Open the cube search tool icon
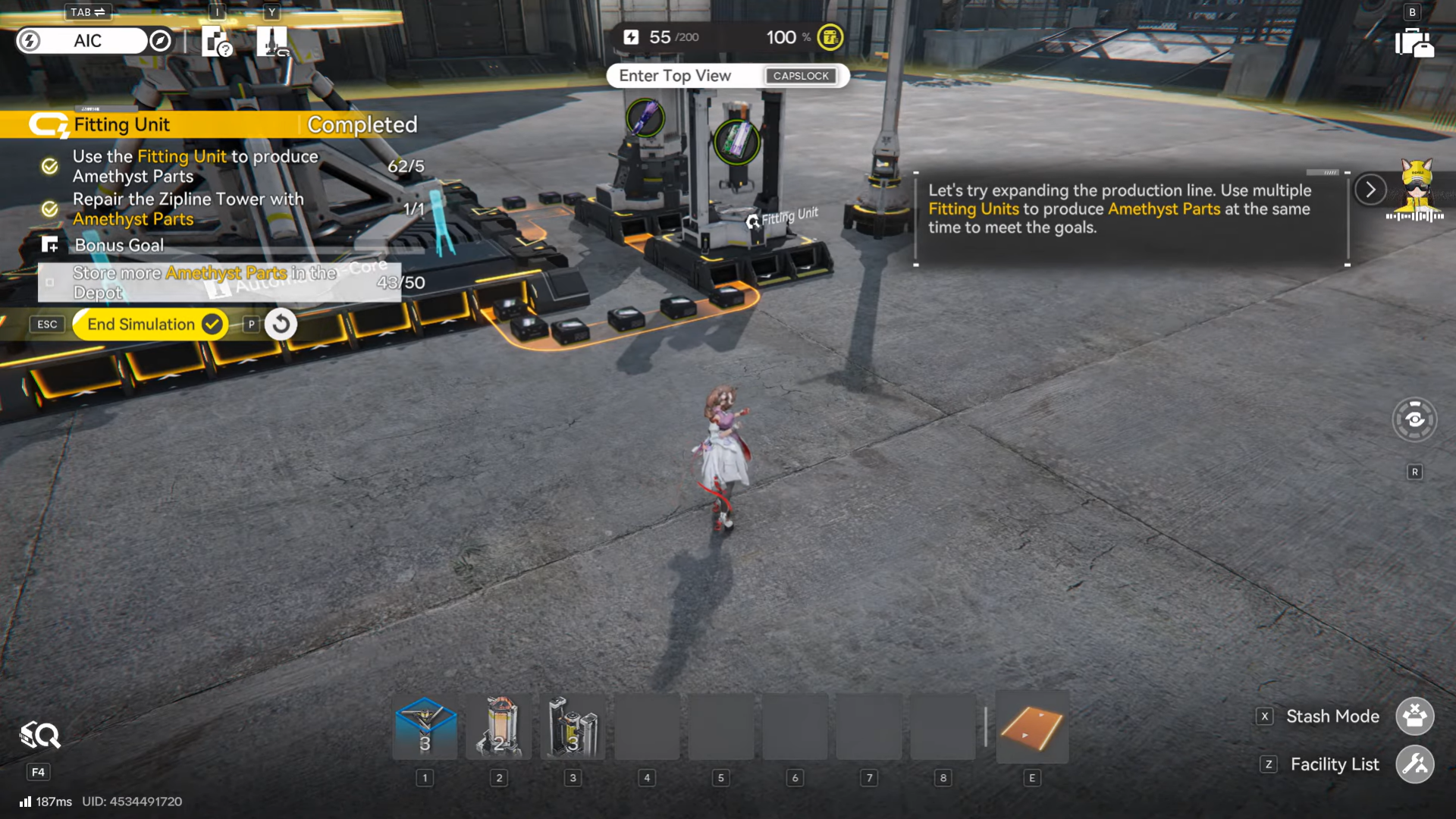 tap(39, 736)
